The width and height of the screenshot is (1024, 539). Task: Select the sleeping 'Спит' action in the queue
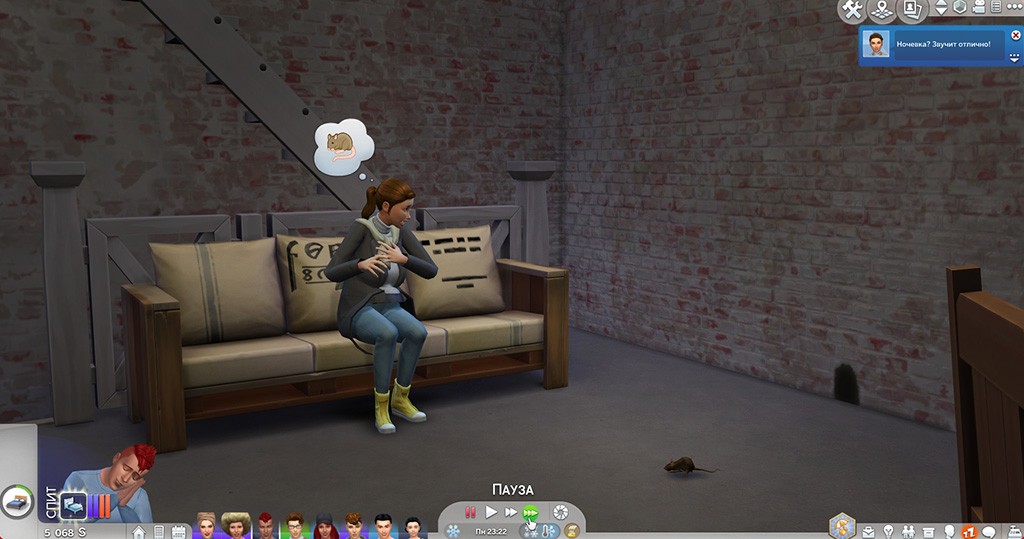click(x=75, y=505)
